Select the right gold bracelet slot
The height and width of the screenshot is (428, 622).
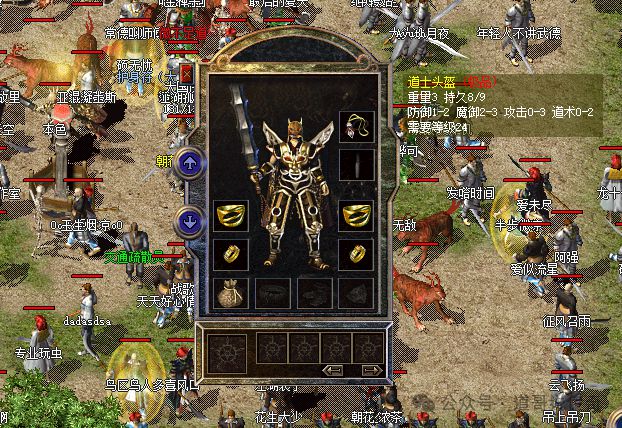(x=353, y=215)
